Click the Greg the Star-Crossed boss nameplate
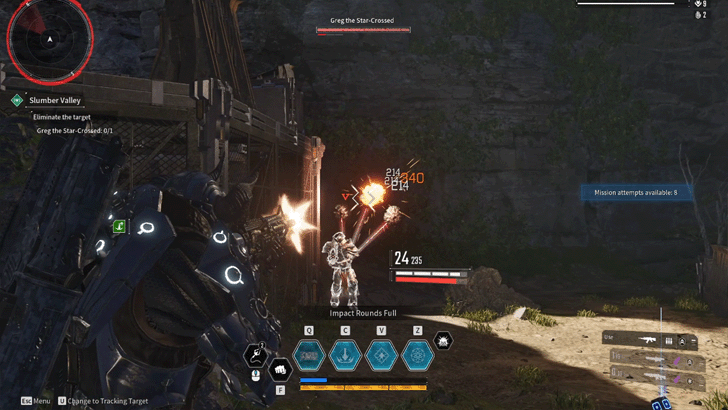This screenshot has height=410, width=728. (362, 20)
